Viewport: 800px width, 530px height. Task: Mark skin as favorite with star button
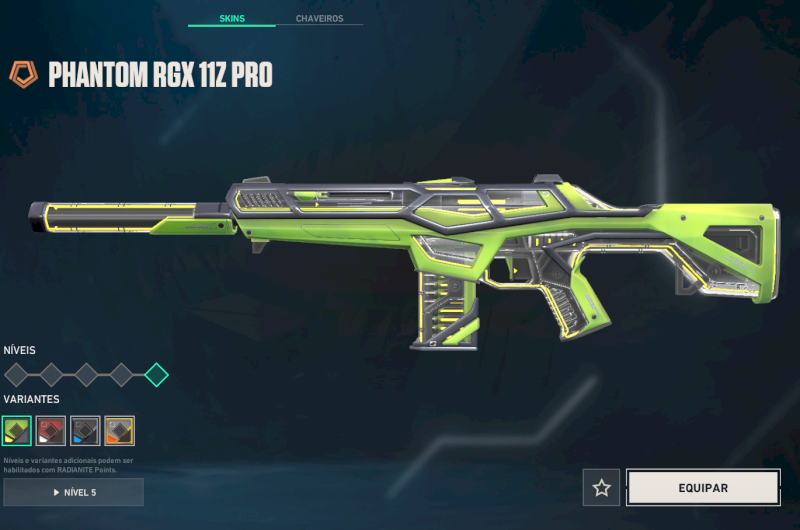tap(601, 488)
